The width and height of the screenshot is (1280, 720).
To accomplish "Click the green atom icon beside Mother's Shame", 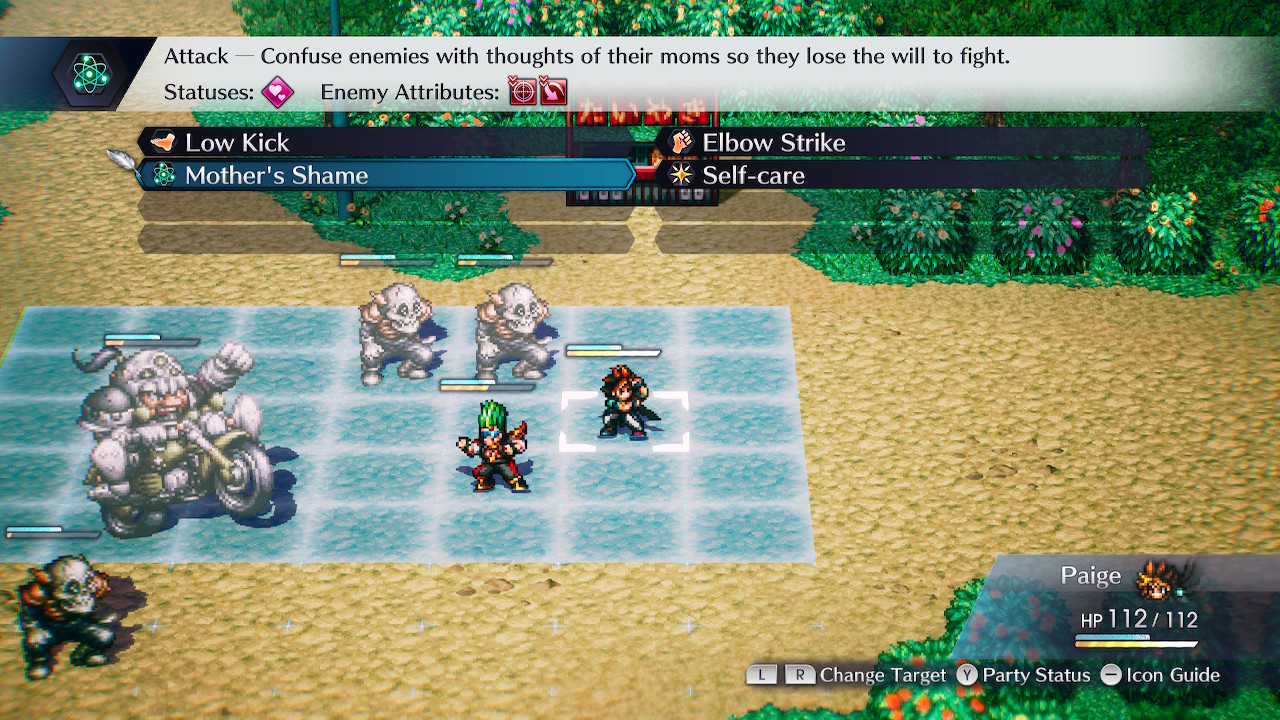I will 166,175.
